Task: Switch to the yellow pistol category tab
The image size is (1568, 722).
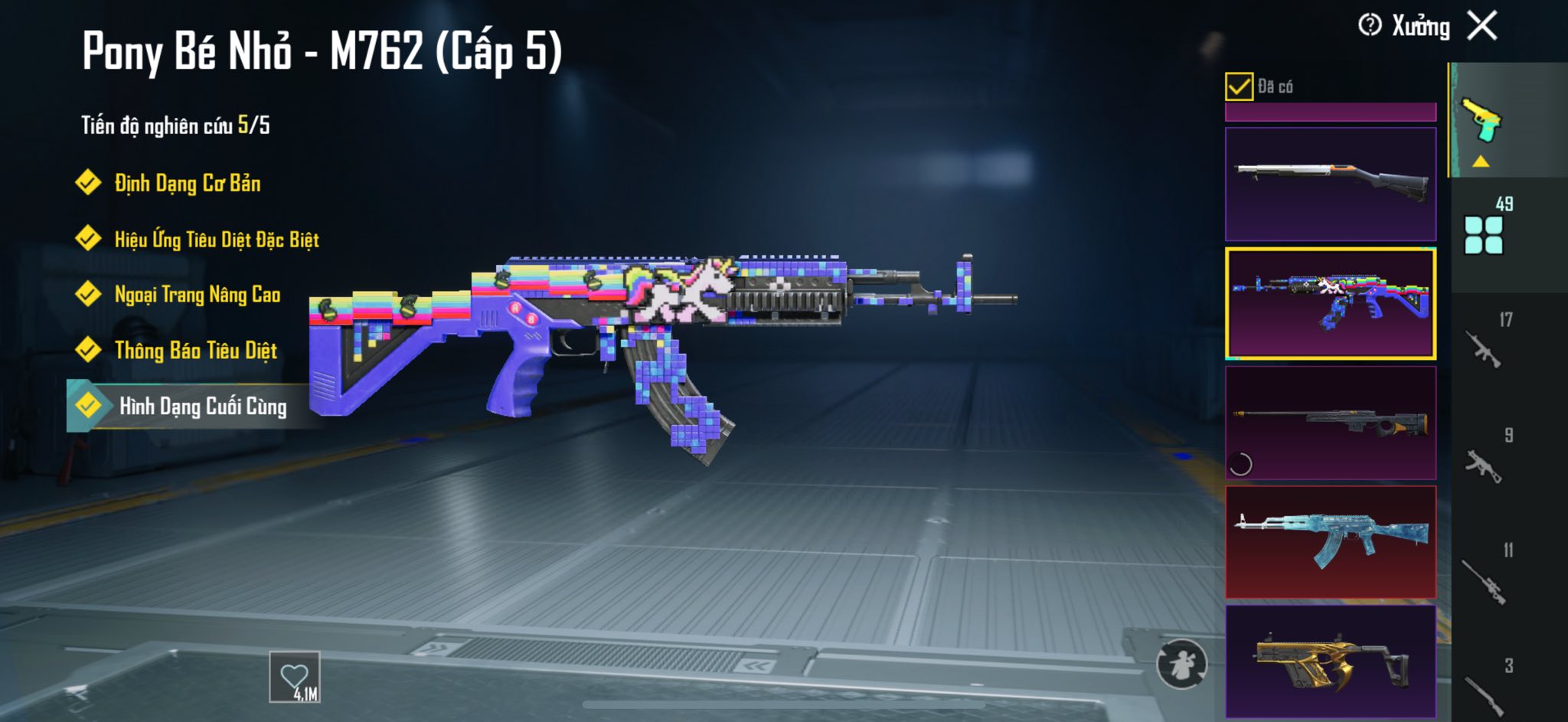Action: 1484,121
